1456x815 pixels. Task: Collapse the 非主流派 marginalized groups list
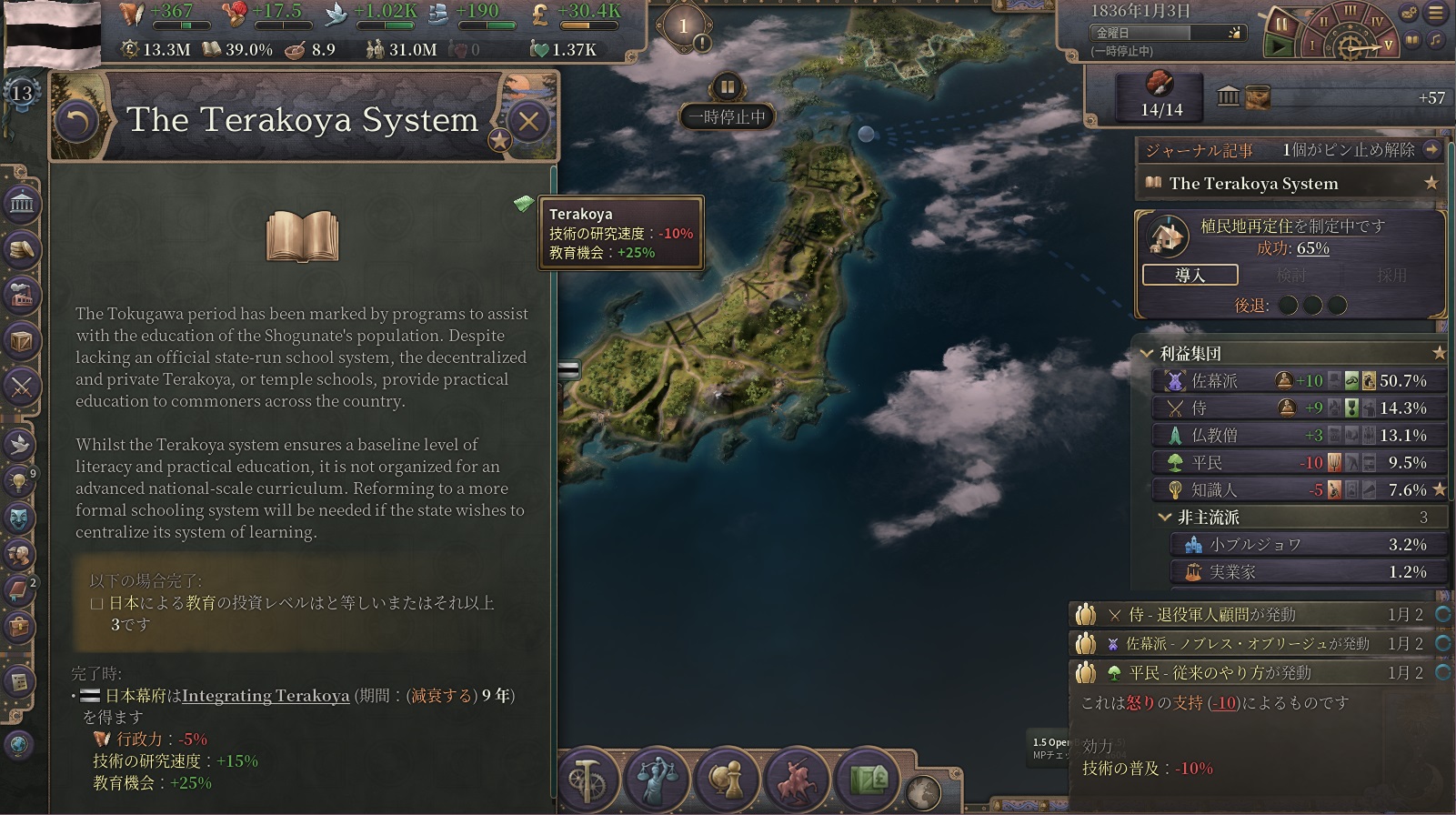pyautogui.click(x=1164, y=518)
